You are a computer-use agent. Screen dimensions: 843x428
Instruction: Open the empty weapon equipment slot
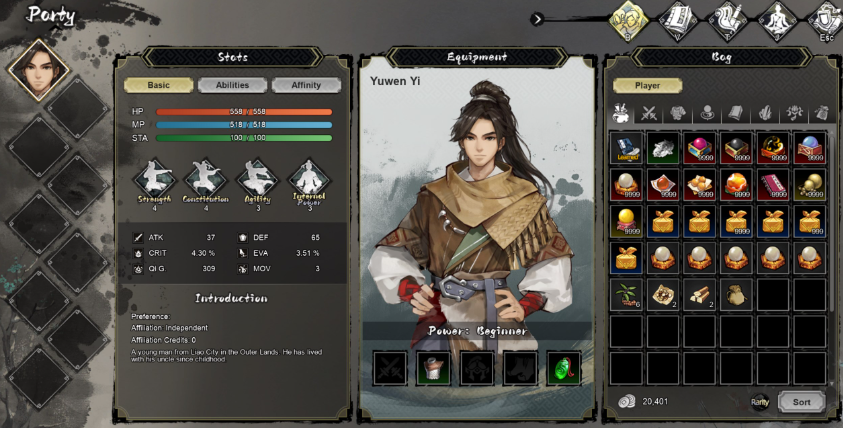coord(390,368)
